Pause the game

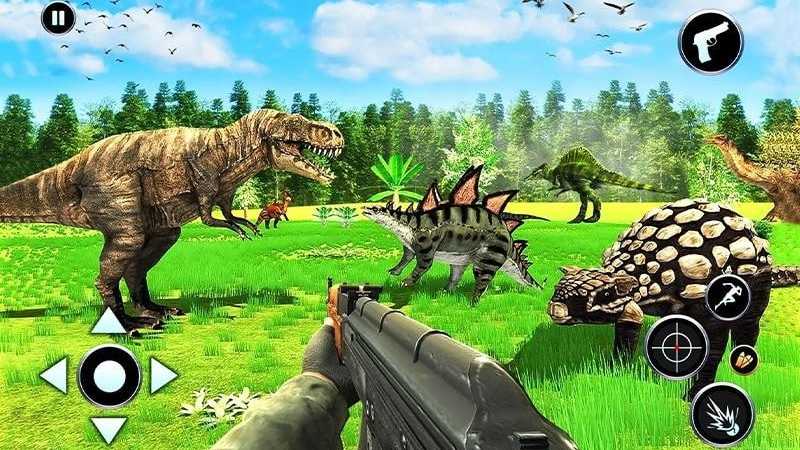[x=58, y=18]
